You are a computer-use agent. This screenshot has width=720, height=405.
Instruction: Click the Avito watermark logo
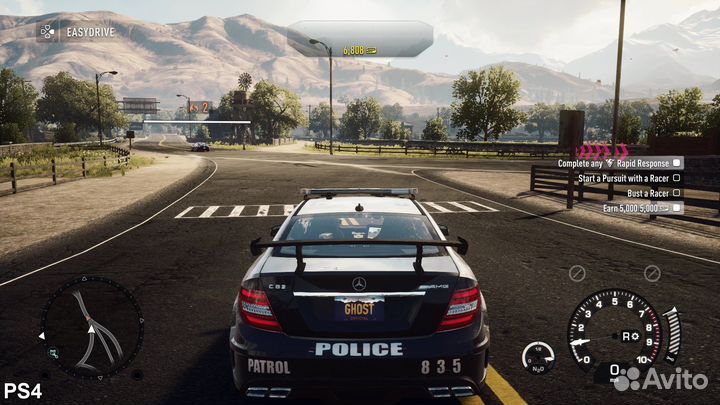click(659, 378)
